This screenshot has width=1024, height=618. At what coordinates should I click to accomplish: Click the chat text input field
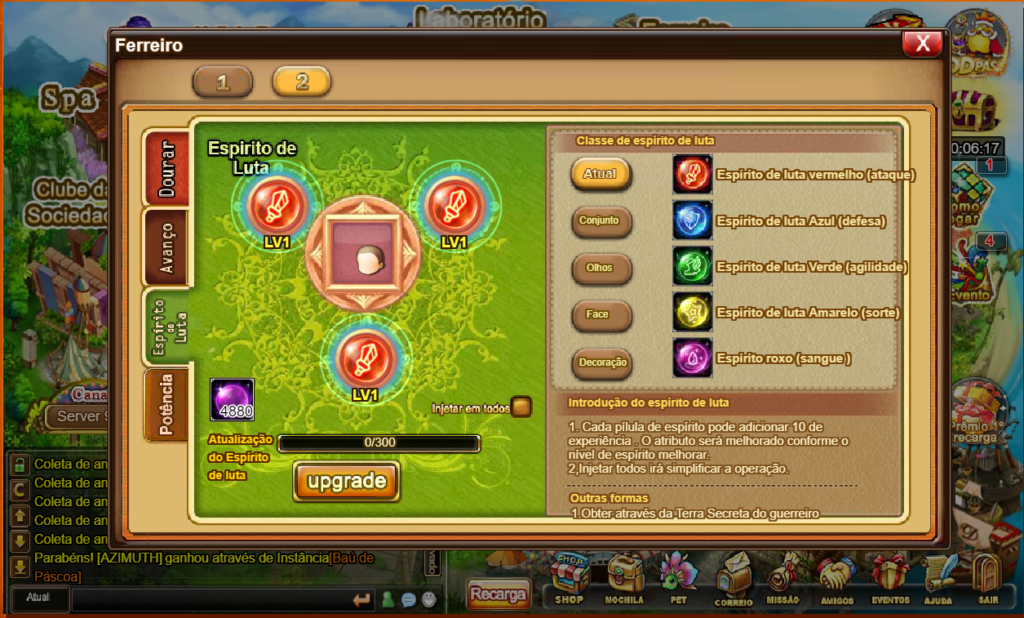point(212,599)
